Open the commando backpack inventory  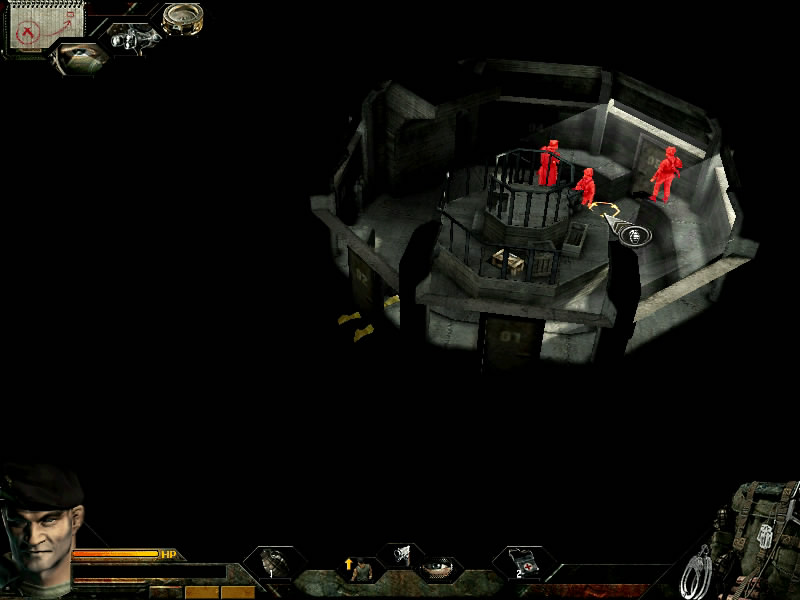760,530
